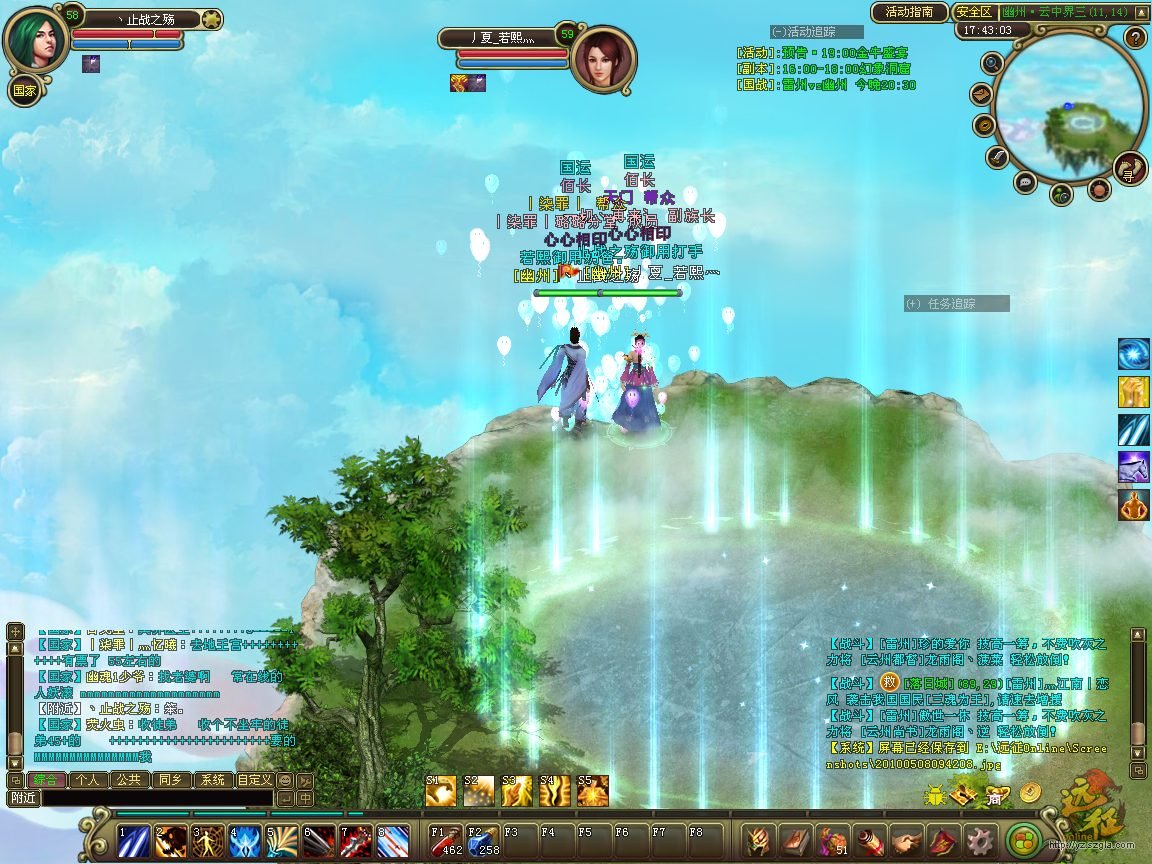Switch to the 个人 chat tab
The height and width of the screenshot is (864, 1152).
(87, 780)
